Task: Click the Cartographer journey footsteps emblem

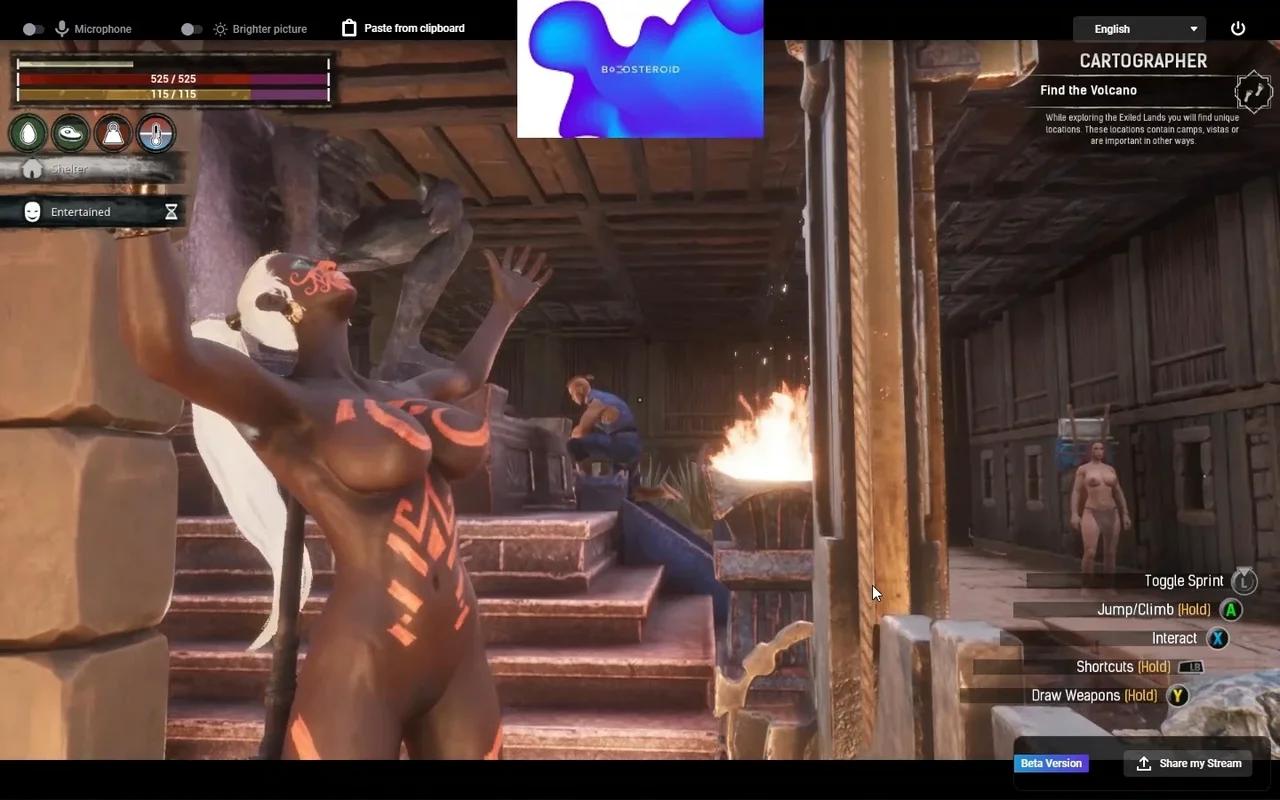Action: [1253, 92]
